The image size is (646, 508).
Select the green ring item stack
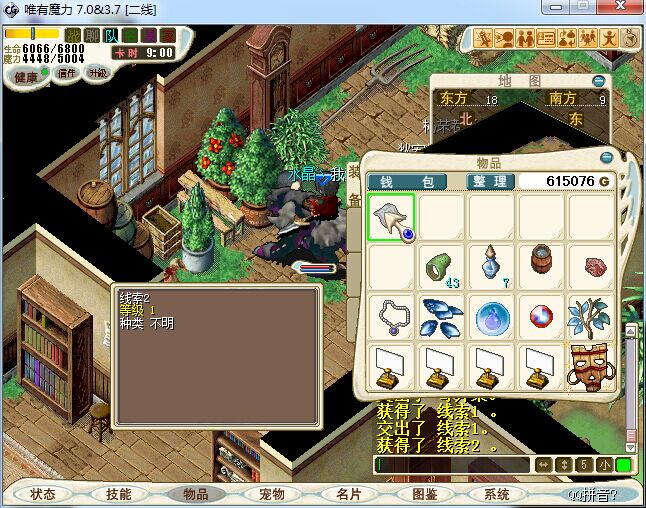point(442,267)
